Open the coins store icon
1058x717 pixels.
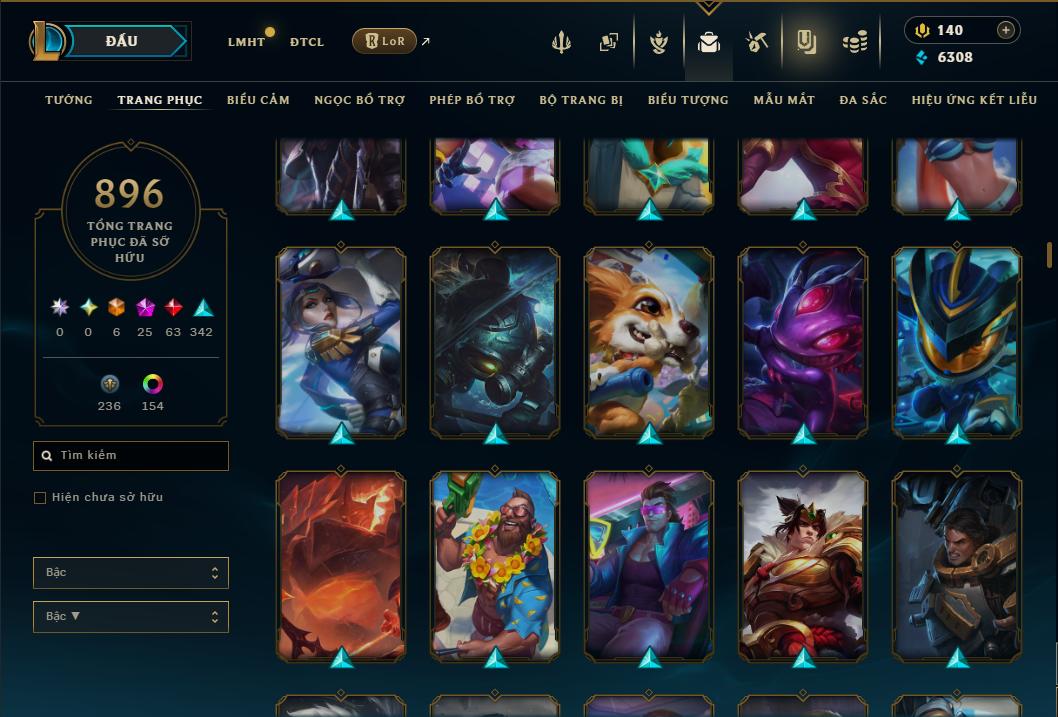pyautogui.click(x=854, y=42)
